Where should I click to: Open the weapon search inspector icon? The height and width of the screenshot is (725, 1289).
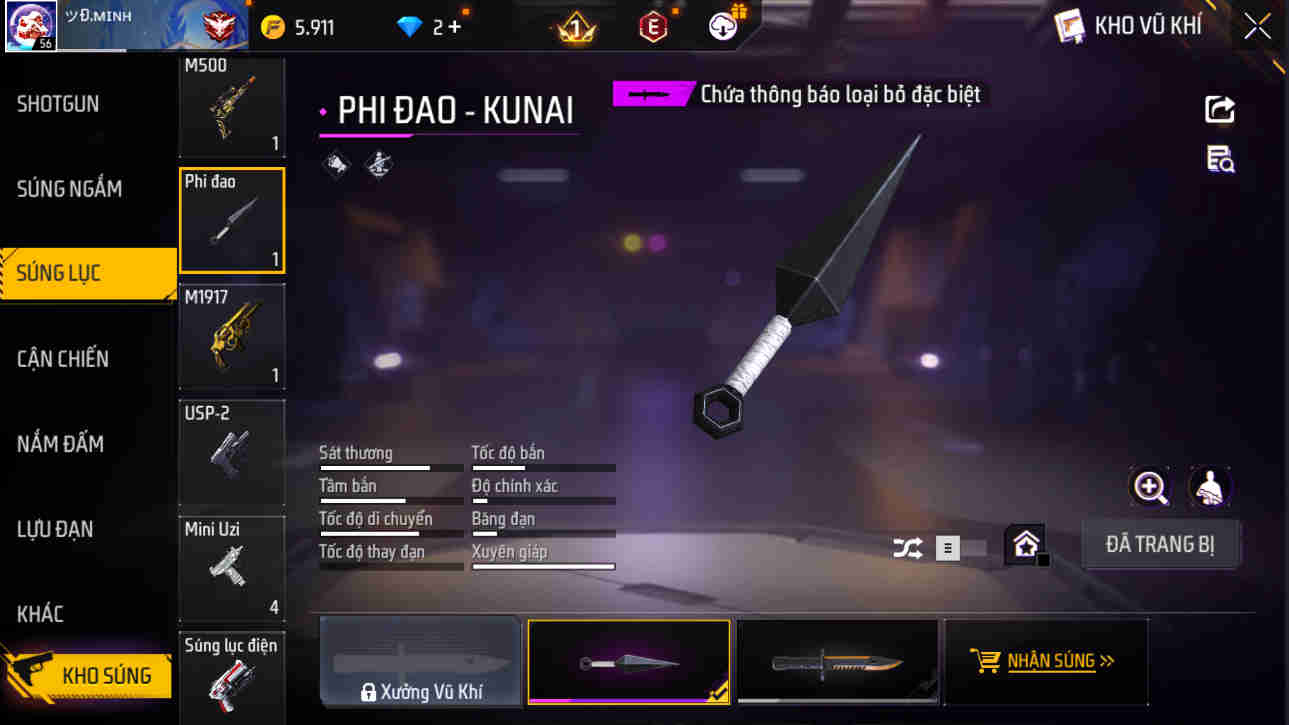click(x=1219, y=160)
